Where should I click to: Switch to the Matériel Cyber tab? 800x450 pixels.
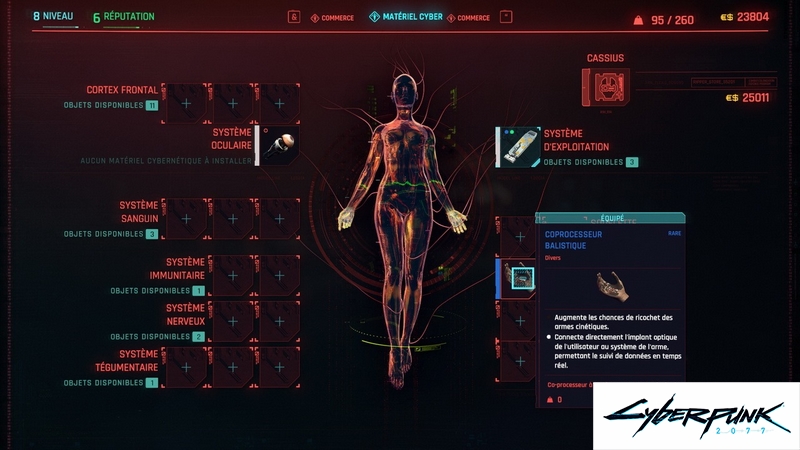[x=406, y=17]
